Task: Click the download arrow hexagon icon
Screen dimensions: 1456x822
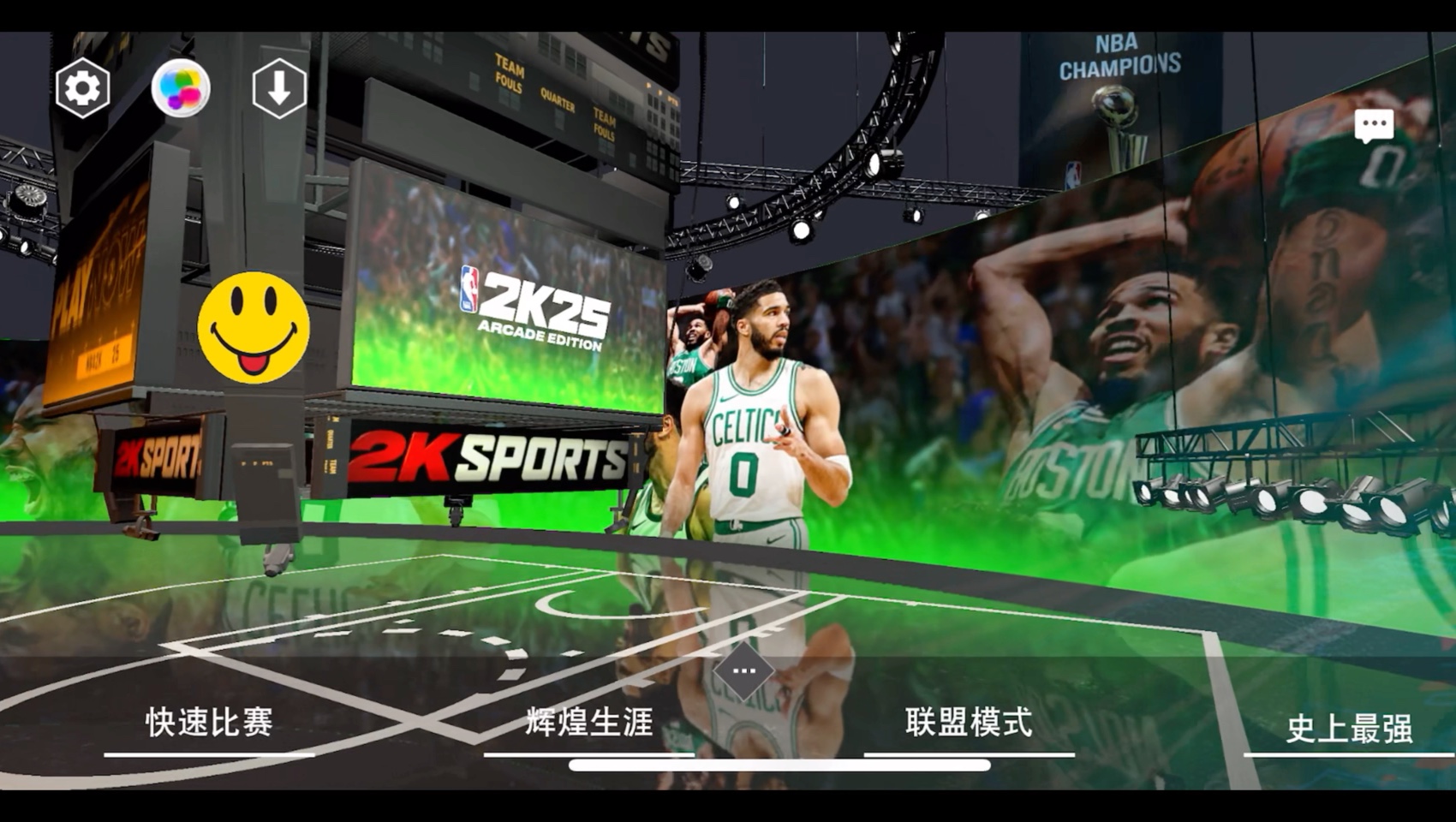Action: tap(281, 86)
